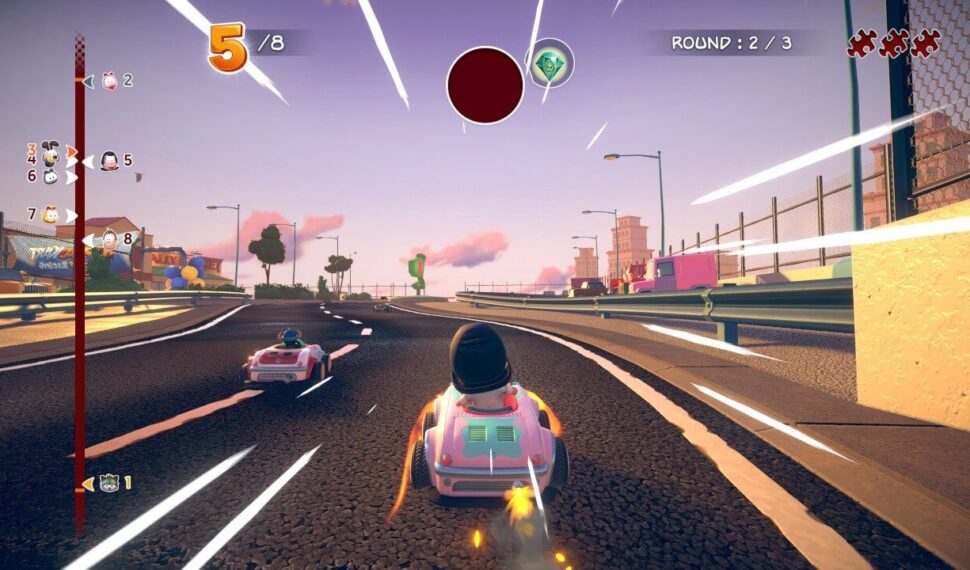Select the fifth-place racer marker on progress bar
Viewport: 970px width, 570px height.
pyautogui.click(x=110, y=161)
